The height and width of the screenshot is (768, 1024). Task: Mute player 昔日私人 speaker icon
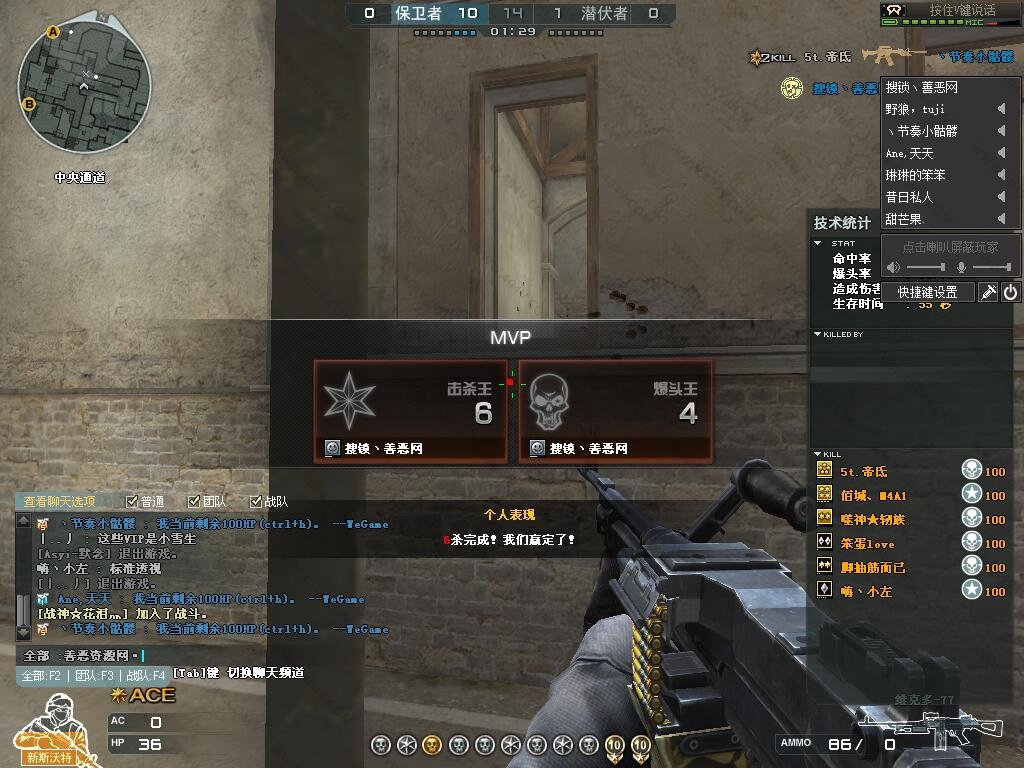1001,197
